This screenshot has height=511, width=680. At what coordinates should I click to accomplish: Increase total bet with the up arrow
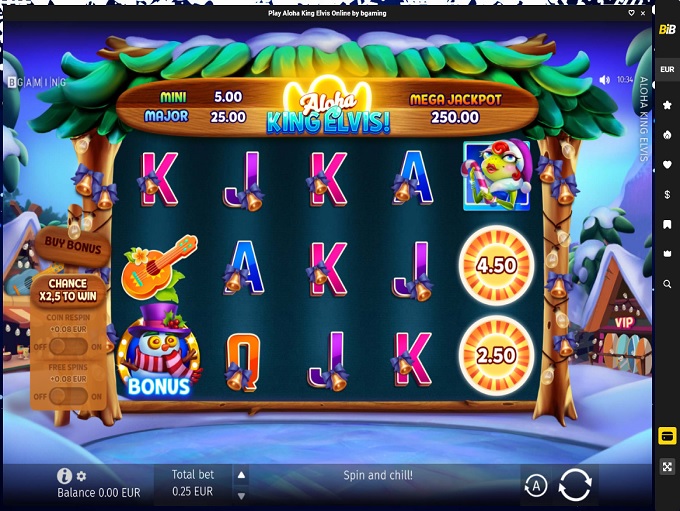pyautogui.click(x=240, y=475)
